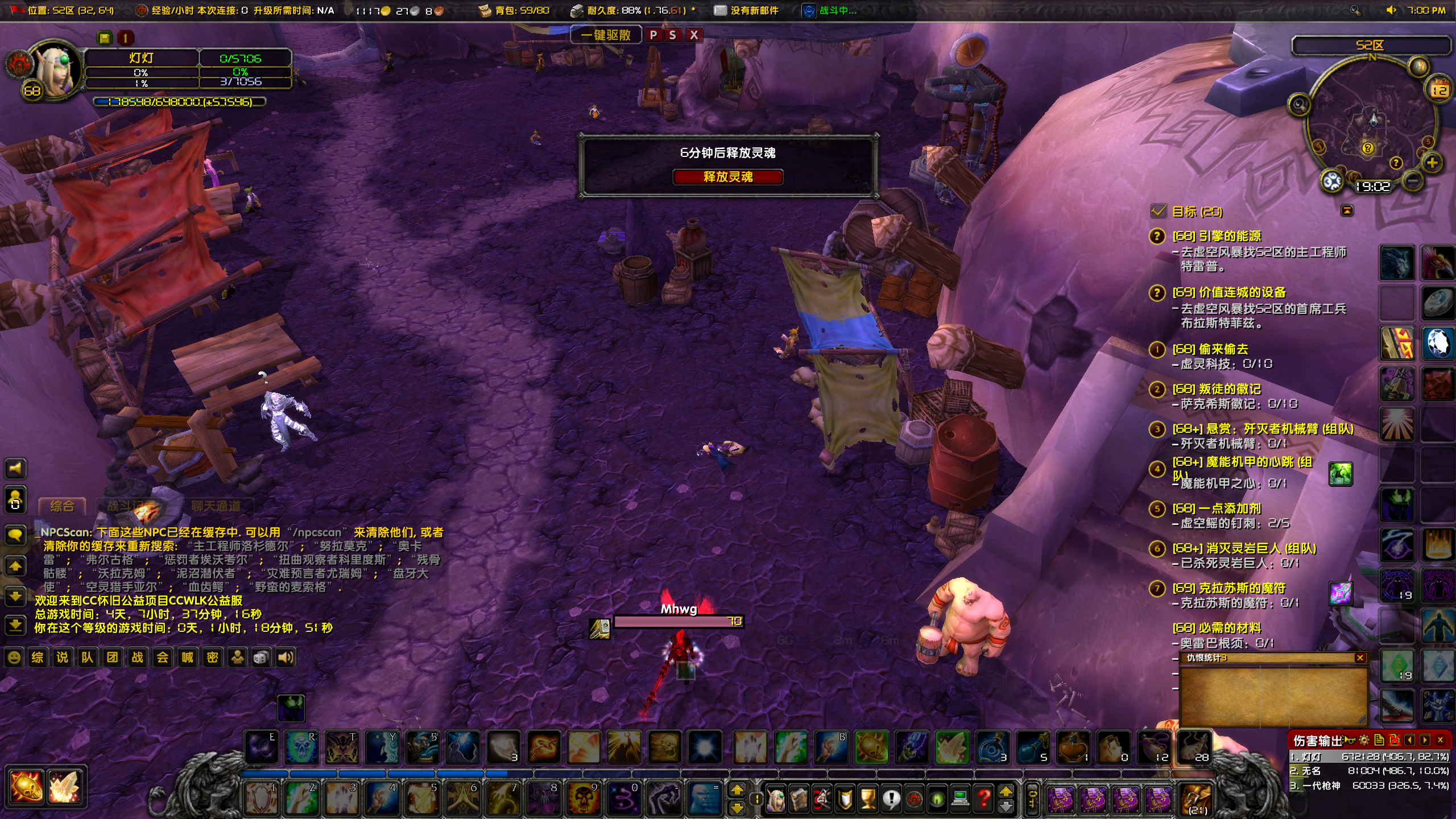1456x819 pixels.
Task: Switch to the 聊天通道 chat channel tab
Action: tap(216, 506)
